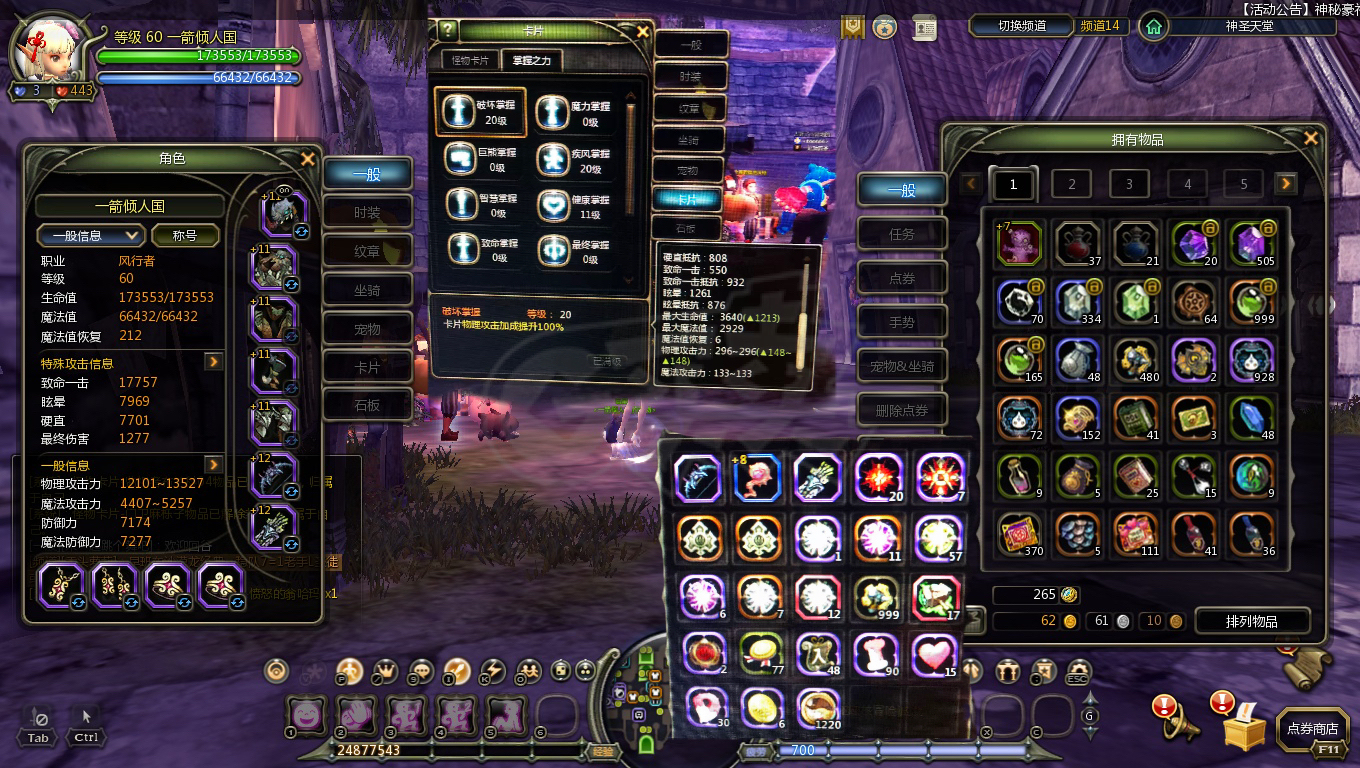The image size is (1360, 768).
Task: Close the 卡片 card window
Action: [x=643, y=31]
